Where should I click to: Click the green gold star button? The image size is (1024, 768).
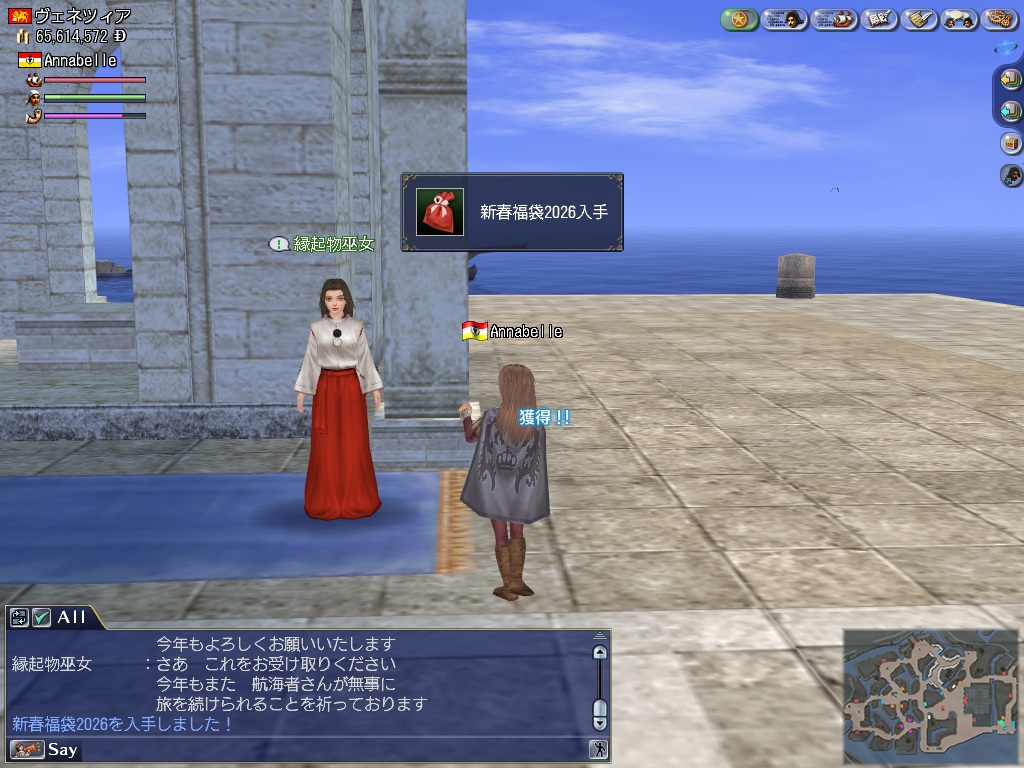click(739, 19)
